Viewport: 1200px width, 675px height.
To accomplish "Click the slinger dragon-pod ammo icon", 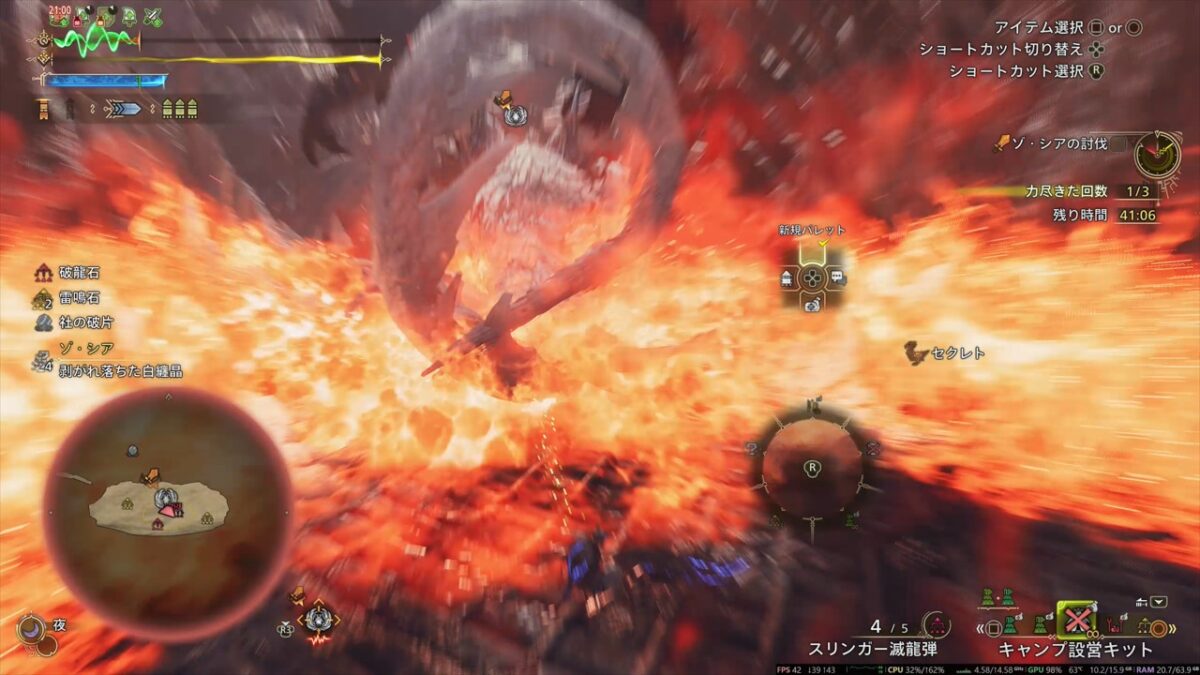I will [937, 626].
